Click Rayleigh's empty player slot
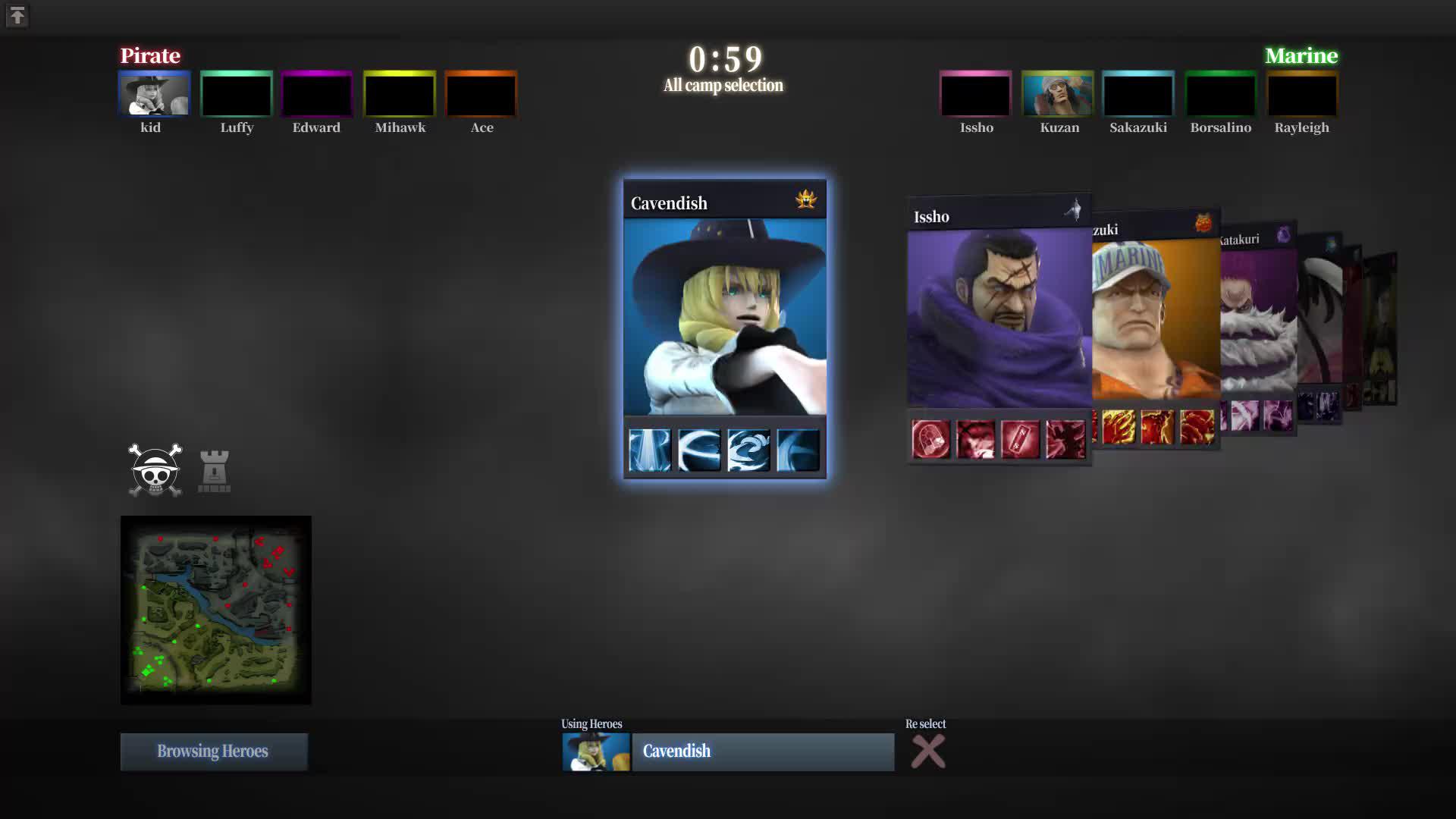 pos(1301,94)
